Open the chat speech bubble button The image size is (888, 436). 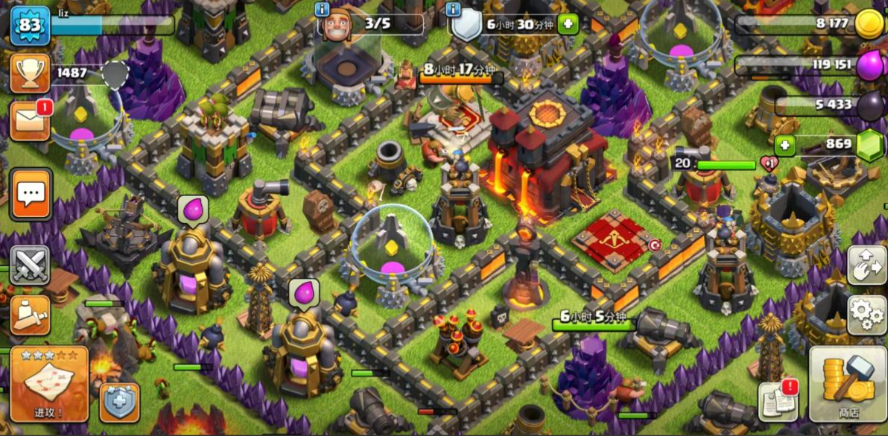point(30,194)
